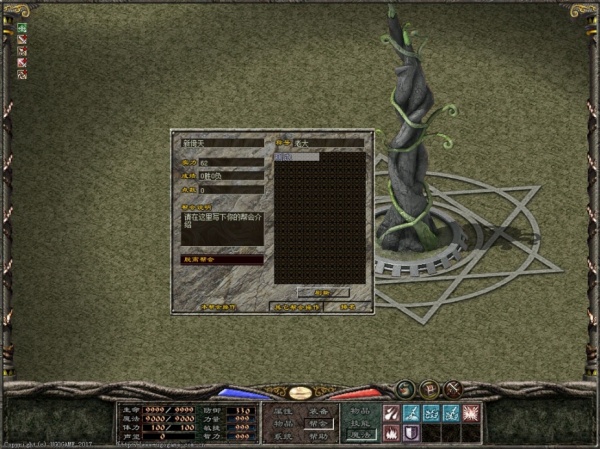Select the 本帮会操作 tab

217,307
